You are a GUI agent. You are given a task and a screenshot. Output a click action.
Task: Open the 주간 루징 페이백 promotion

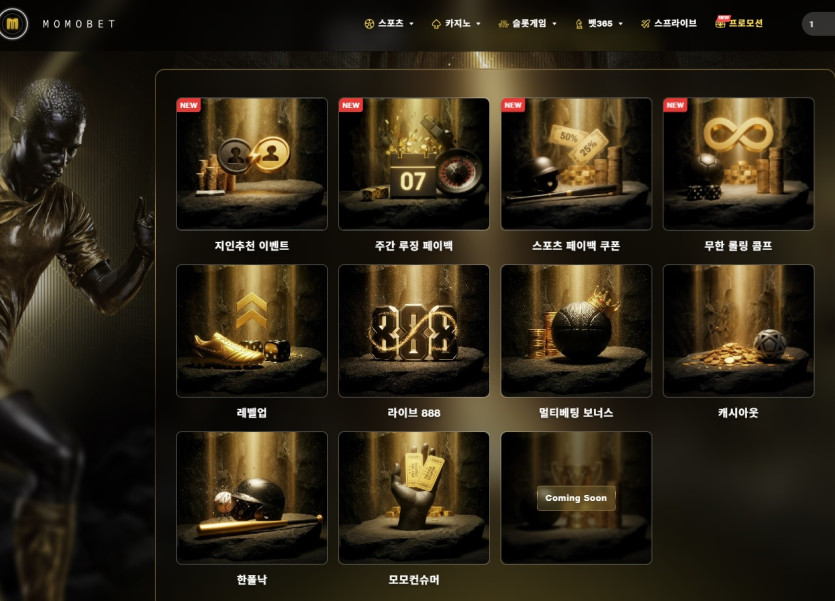[x=414, y=164]
